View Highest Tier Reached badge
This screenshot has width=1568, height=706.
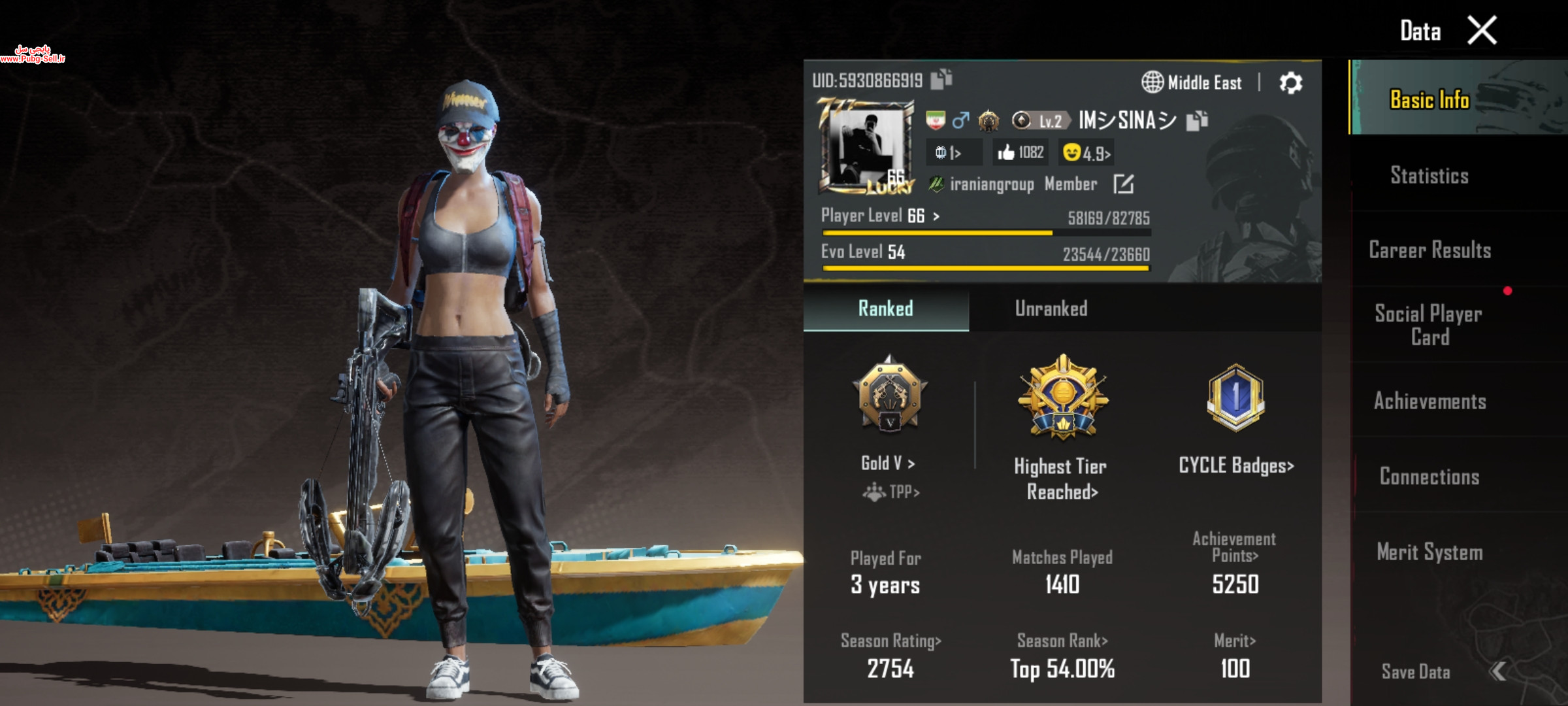point(1062,400)
